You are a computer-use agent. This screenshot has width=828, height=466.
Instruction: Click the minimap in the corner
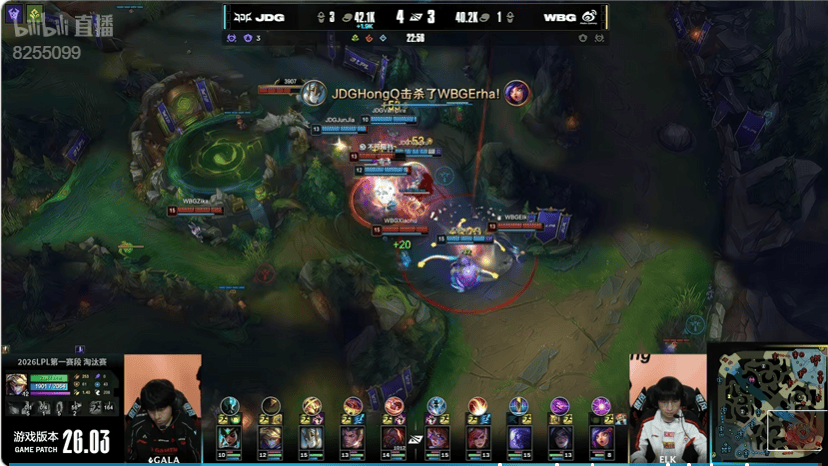[x=767, y=405]
